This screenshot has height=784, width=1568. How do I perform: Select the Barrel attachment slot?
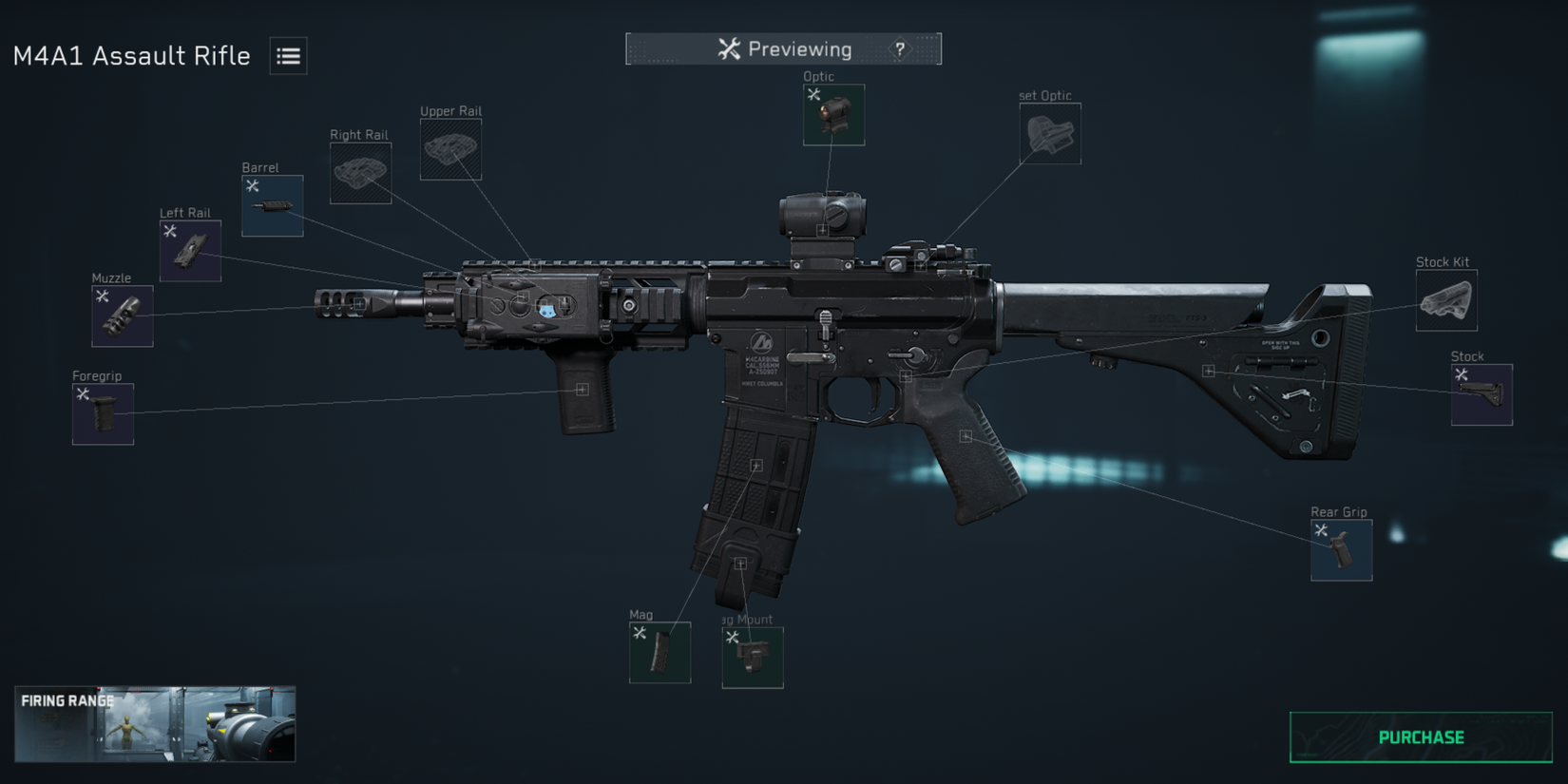tap(272, 204)
